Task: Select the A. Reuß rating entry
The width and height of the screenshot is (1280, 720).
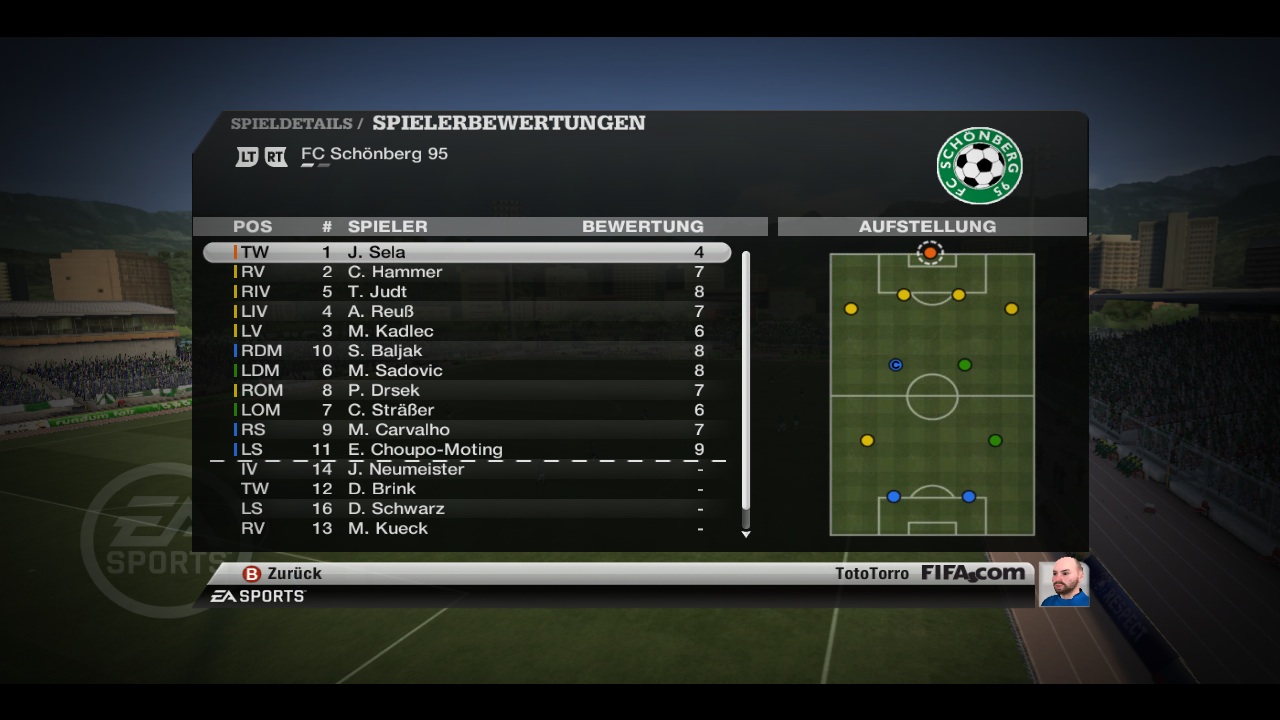Action: pyautogui.click(x=466, y=311)
